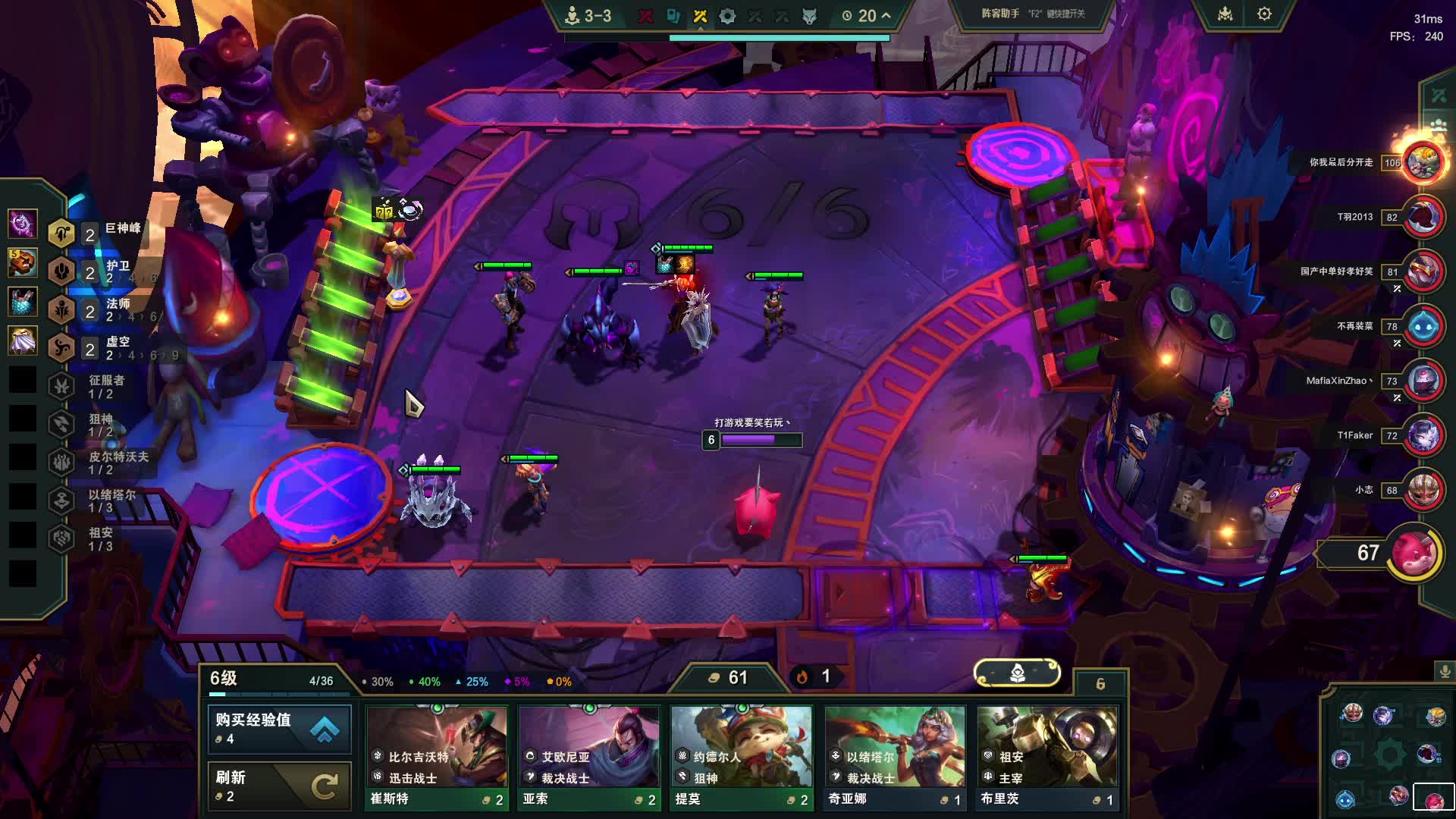Buy 亚索 from the shop
Viewport: 1456px width, 819px height.
tap(588, 757)
